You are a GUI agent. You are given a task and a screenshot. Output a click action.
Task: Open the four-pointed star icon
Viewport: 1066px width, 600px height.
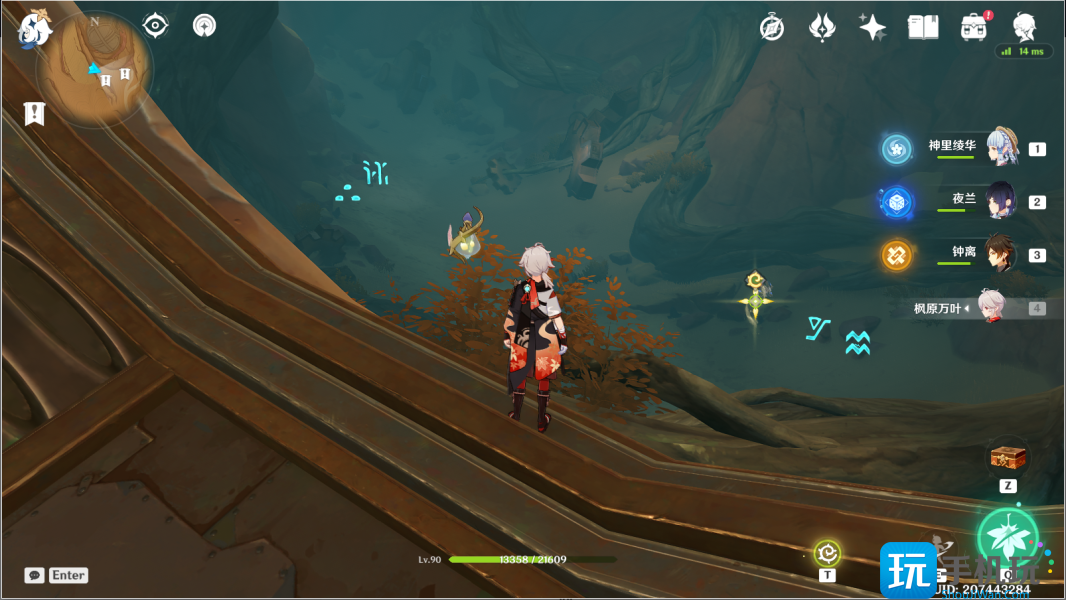[x=872, y=27]
